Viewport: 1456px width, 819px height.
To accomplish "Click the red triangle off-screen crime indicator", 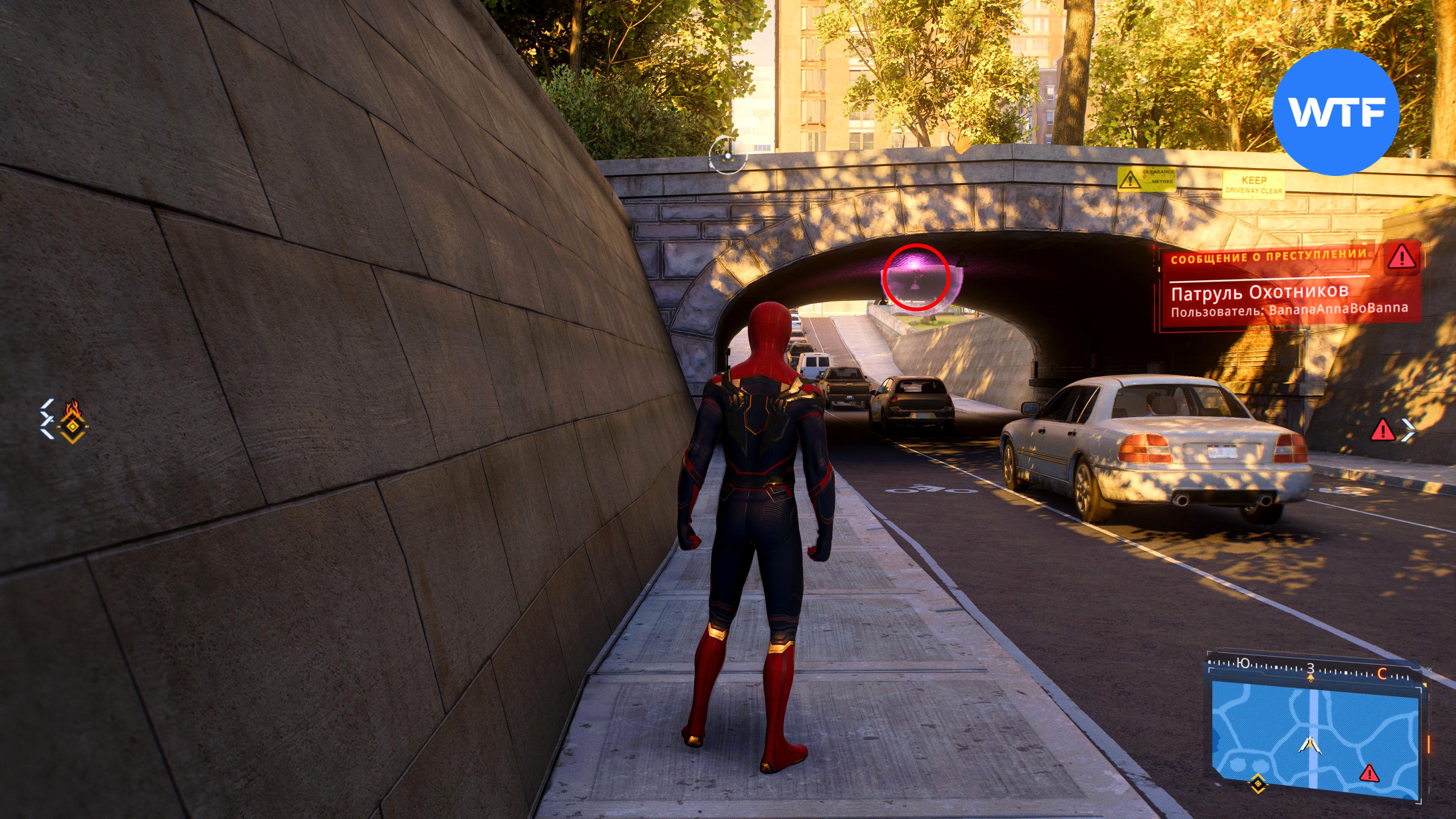I will tap(1382, 431).
